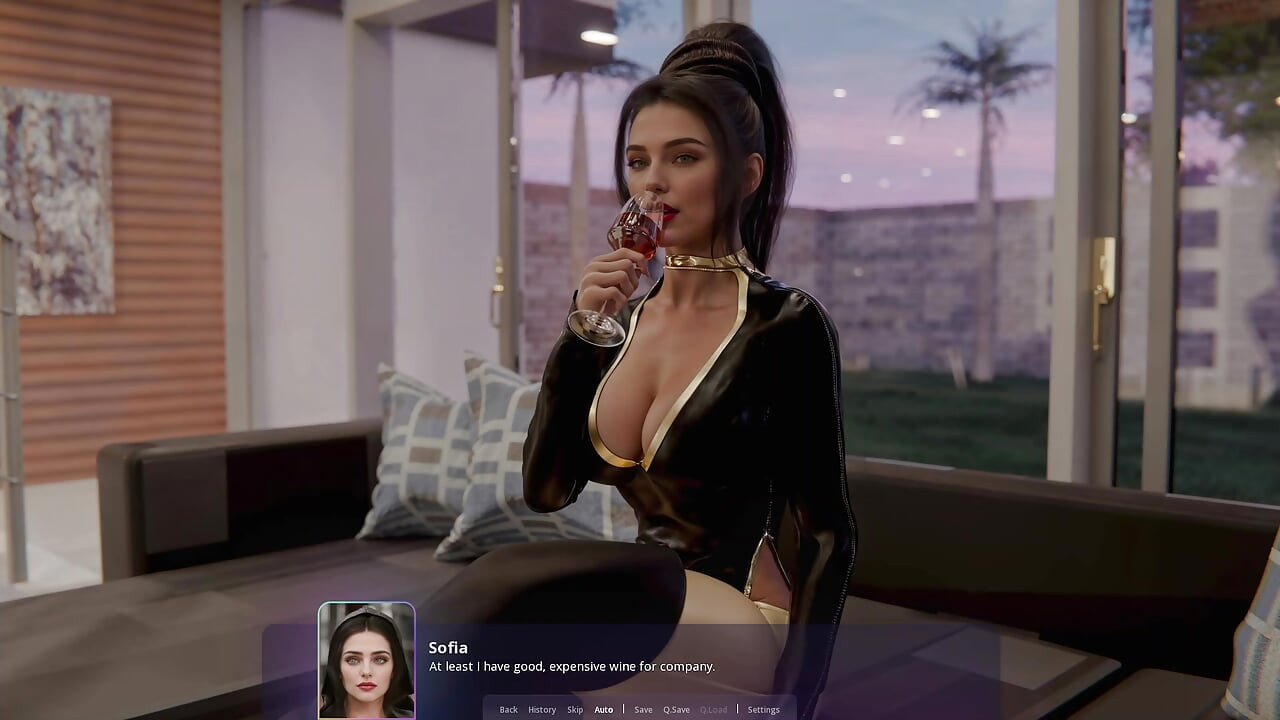Click Auto to pause auto-play
The image size is (1280, 720).
(604, 709)
